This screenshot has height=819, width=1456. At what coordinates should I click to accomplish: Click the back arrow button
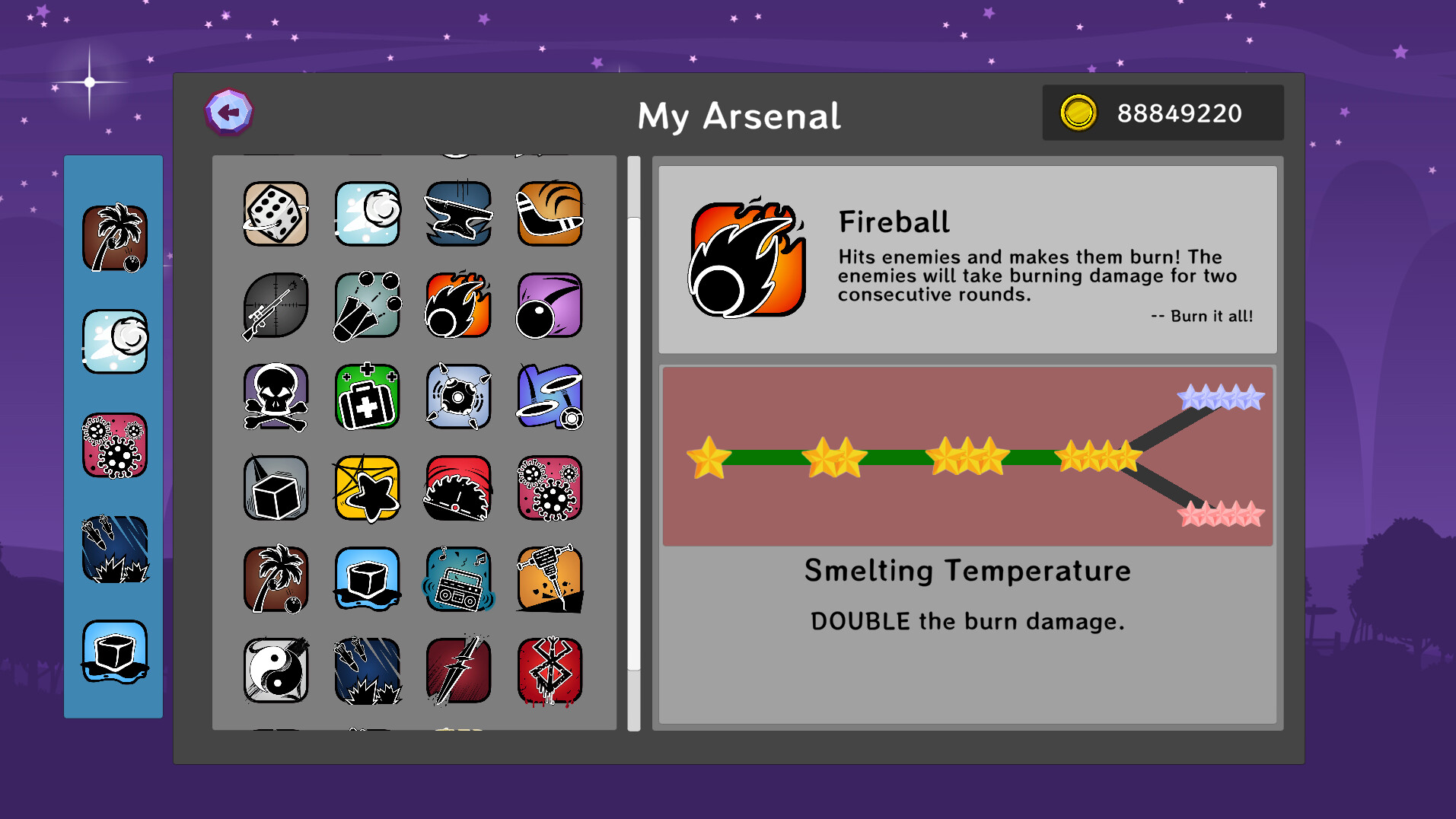point(230,112)
